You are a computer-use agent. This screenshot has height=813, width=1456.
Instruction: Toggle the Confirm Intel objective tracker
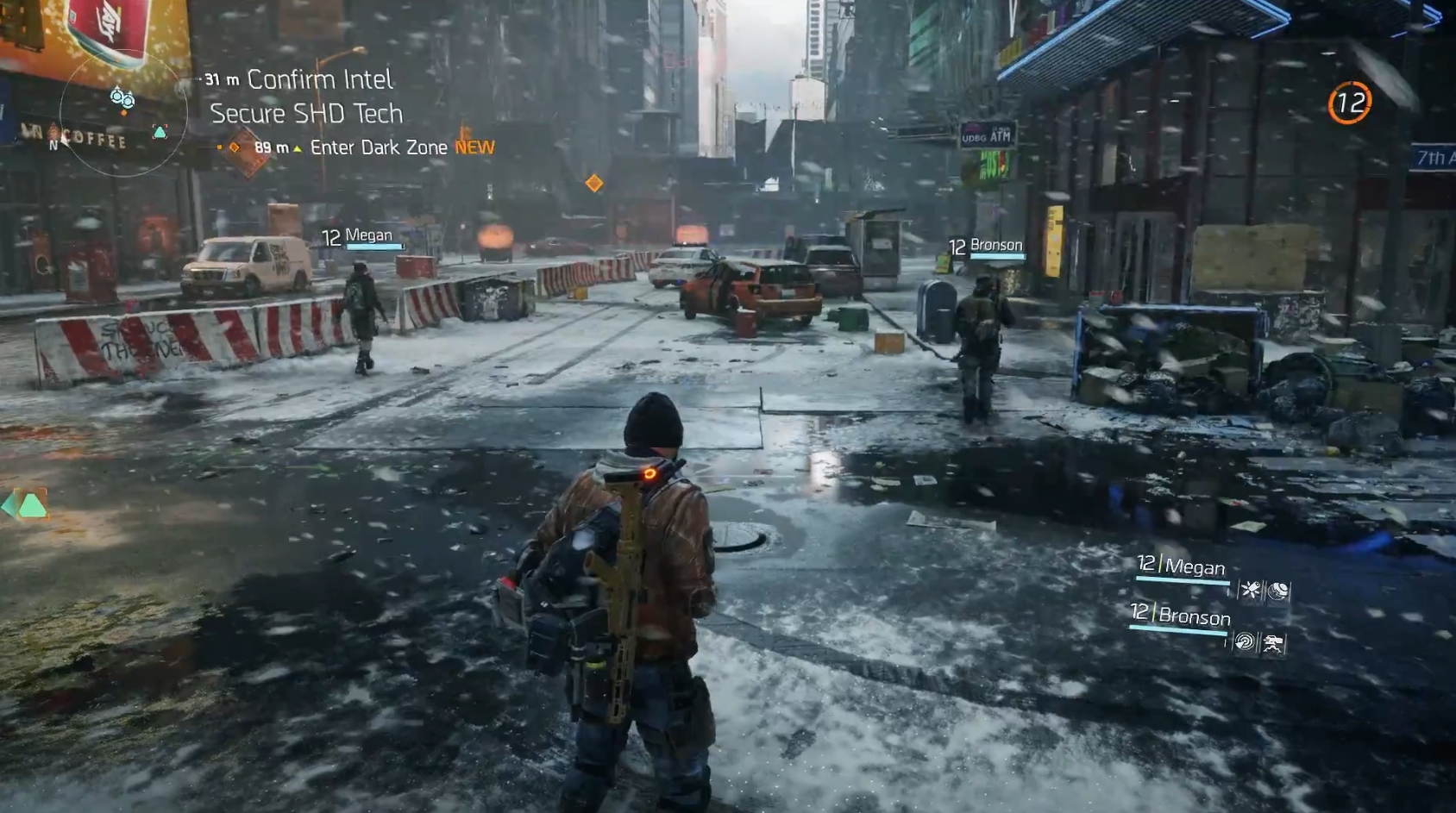[x=319, y=79]
